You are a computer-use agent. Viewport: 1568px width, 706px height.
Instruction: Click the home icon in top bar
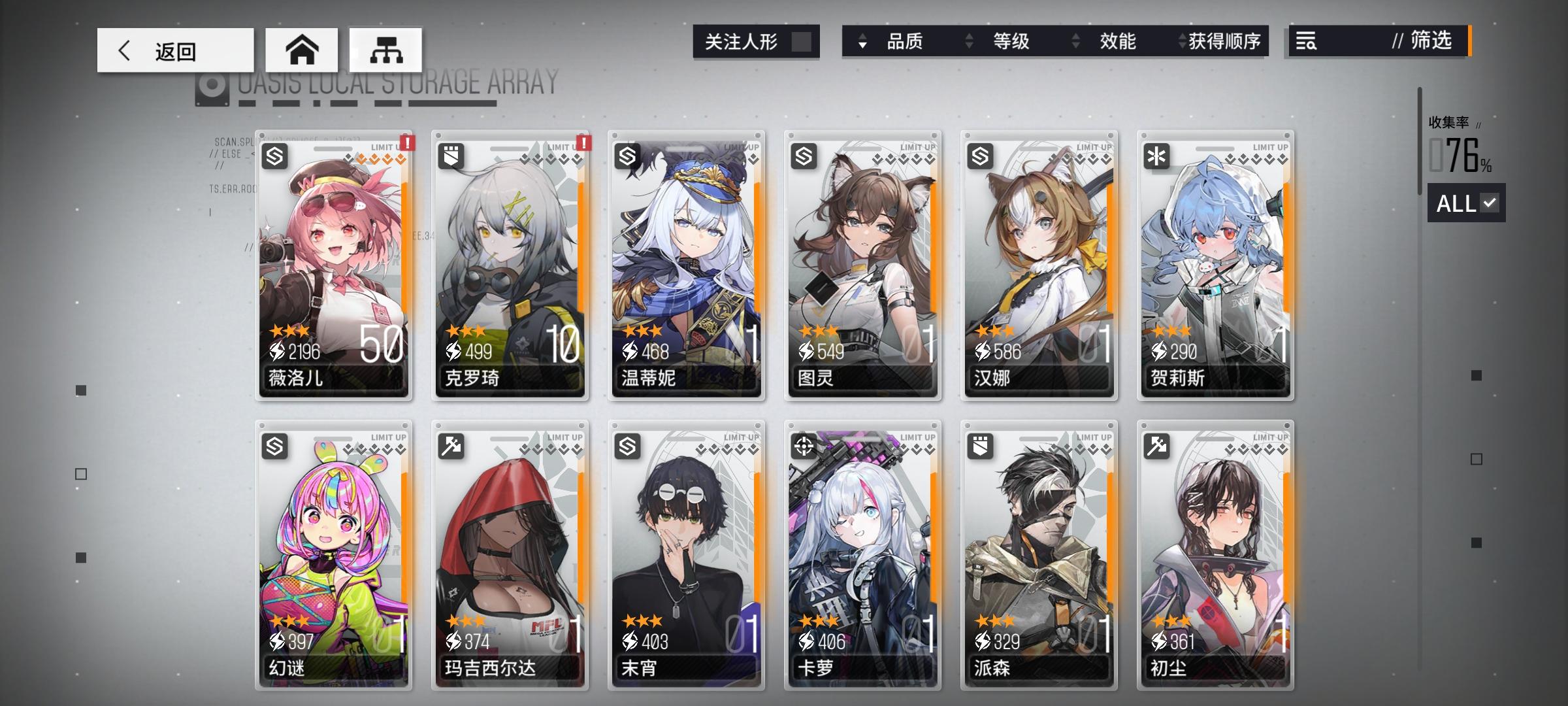[302, 49]
